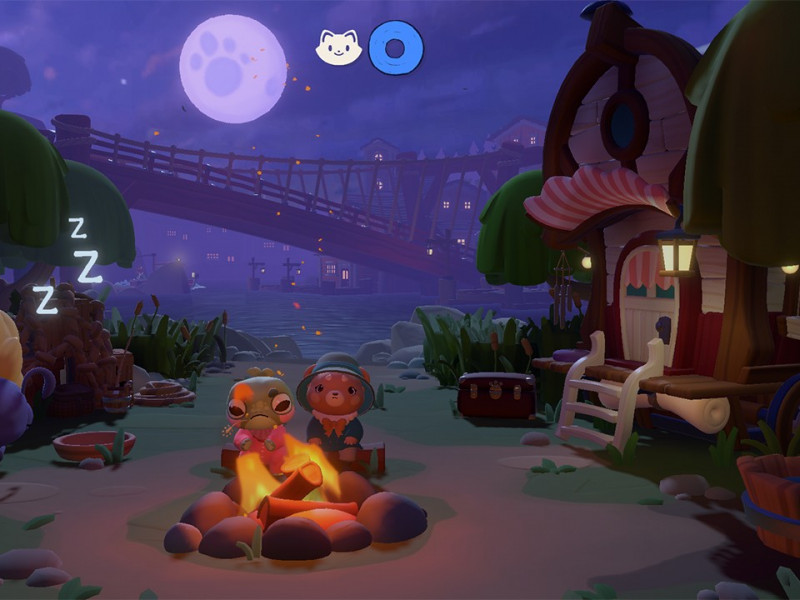Image resolution: width=800 pixels, height=600 pixels.
Task: Click the white cat face icon
Action: [x=338, y=48]
